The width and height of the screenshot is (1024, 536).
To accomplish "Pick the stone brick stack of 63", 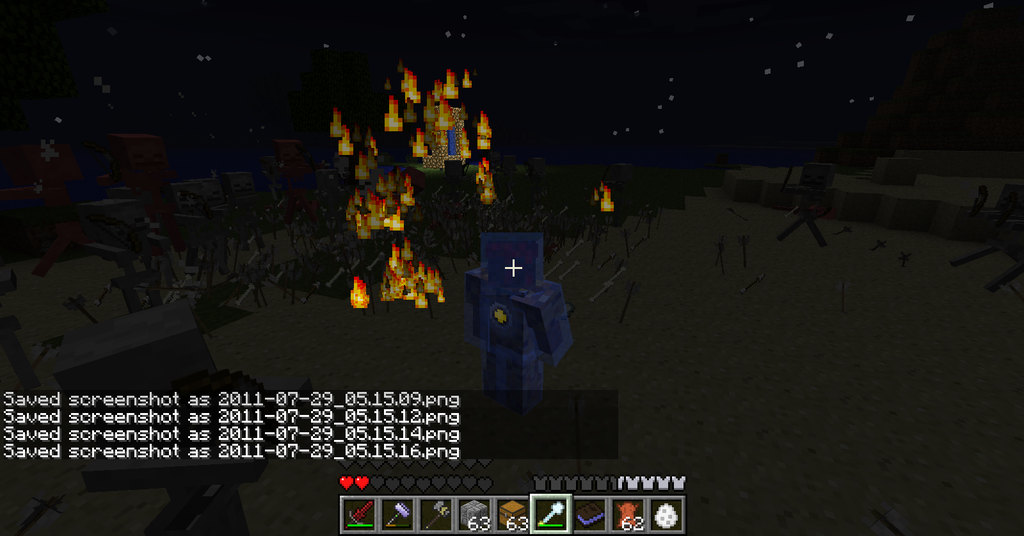I will point(473,514).
